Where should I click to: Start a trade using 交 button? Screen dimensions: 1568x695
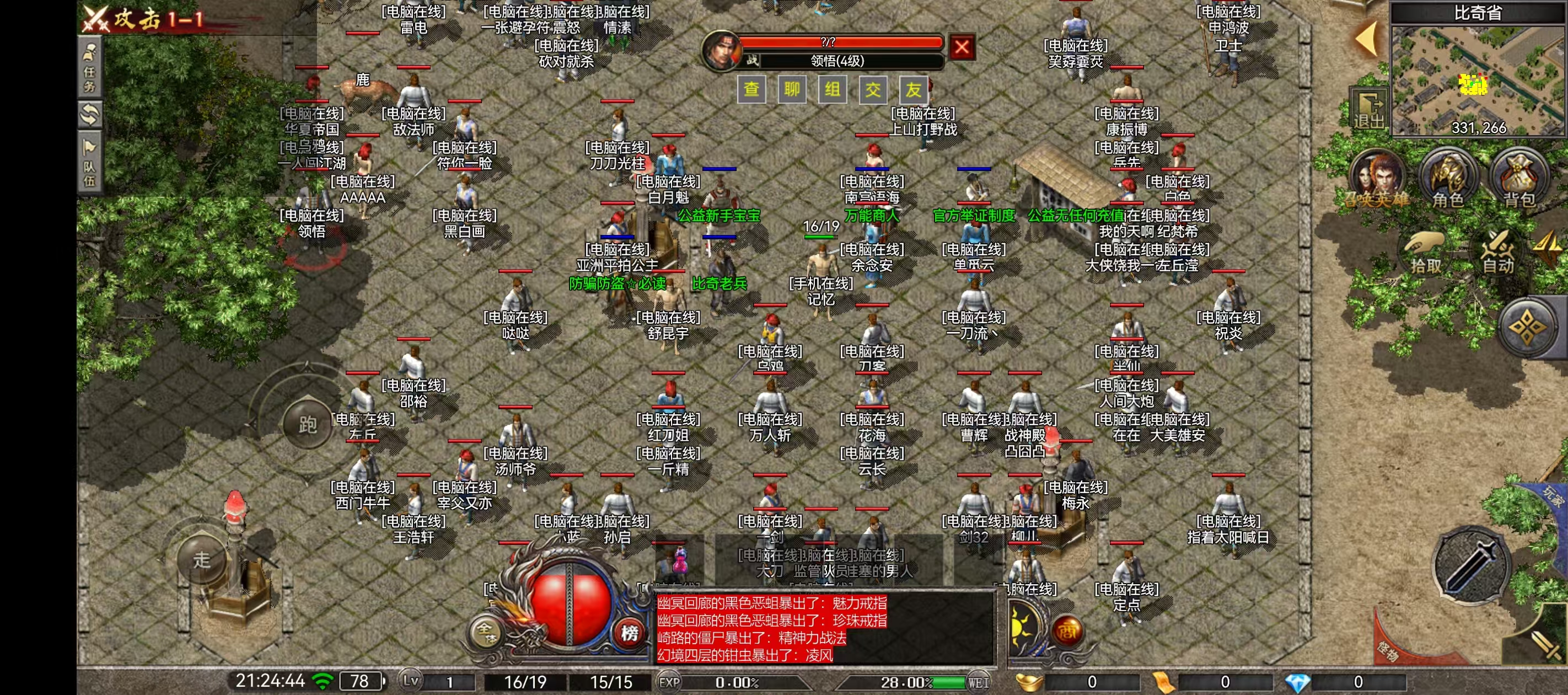click(x=873, y=90)
